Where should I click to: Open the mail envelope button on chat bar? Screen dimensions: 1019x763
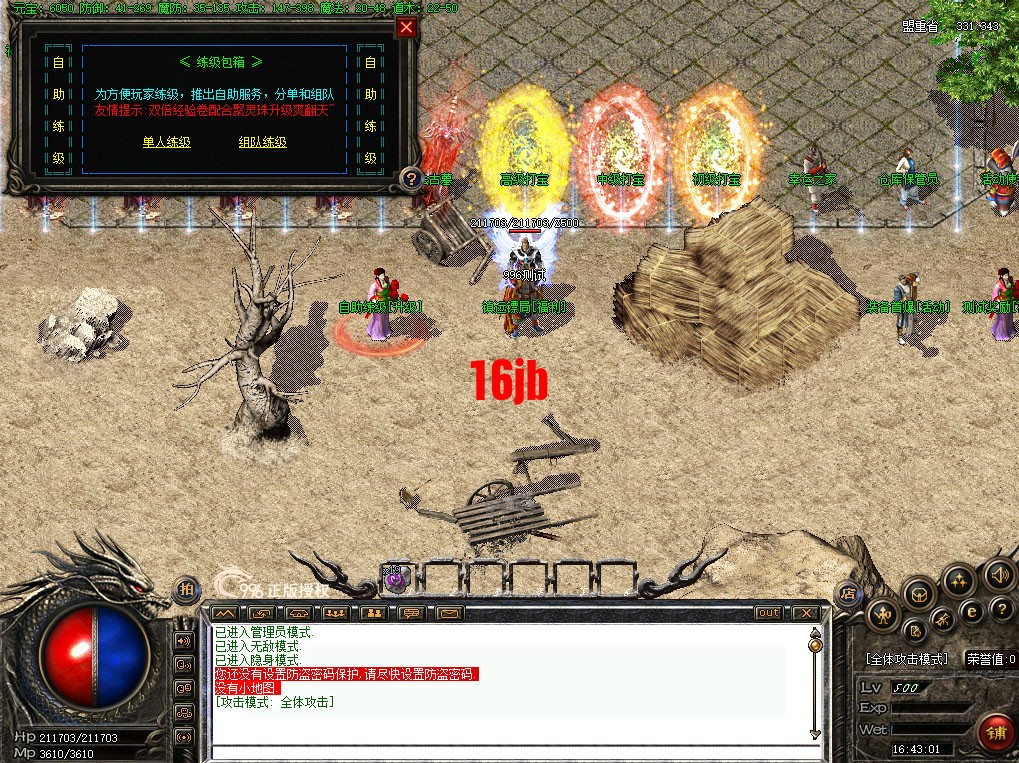click(448, 612)
